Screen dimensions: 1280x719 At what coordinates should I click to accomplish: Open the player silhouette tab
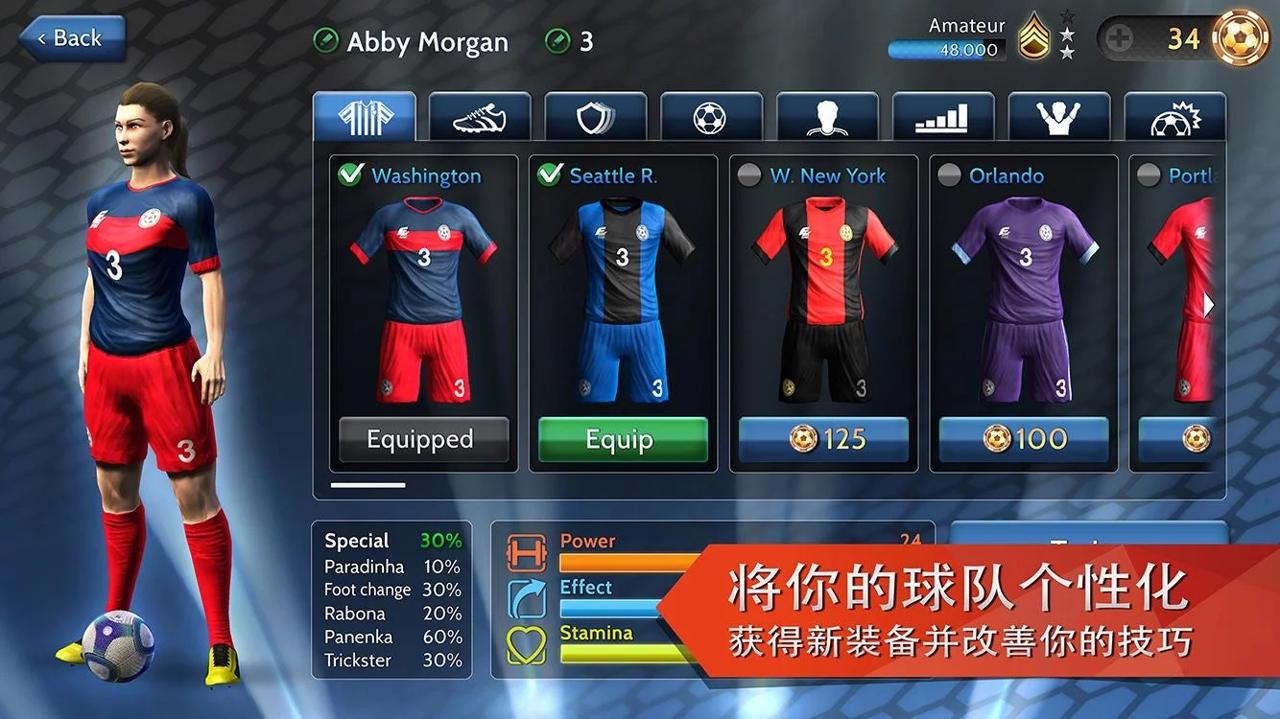point(827,118)
